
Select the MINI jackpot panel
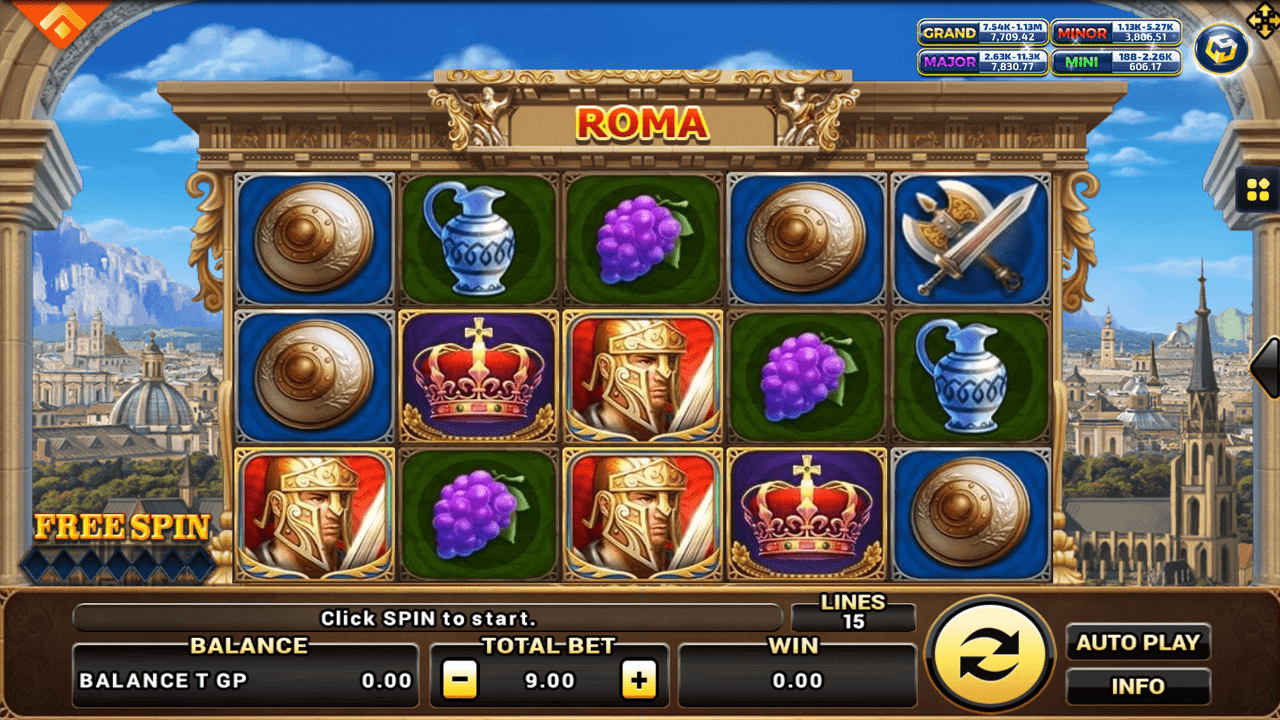[x=1118, y=63]
